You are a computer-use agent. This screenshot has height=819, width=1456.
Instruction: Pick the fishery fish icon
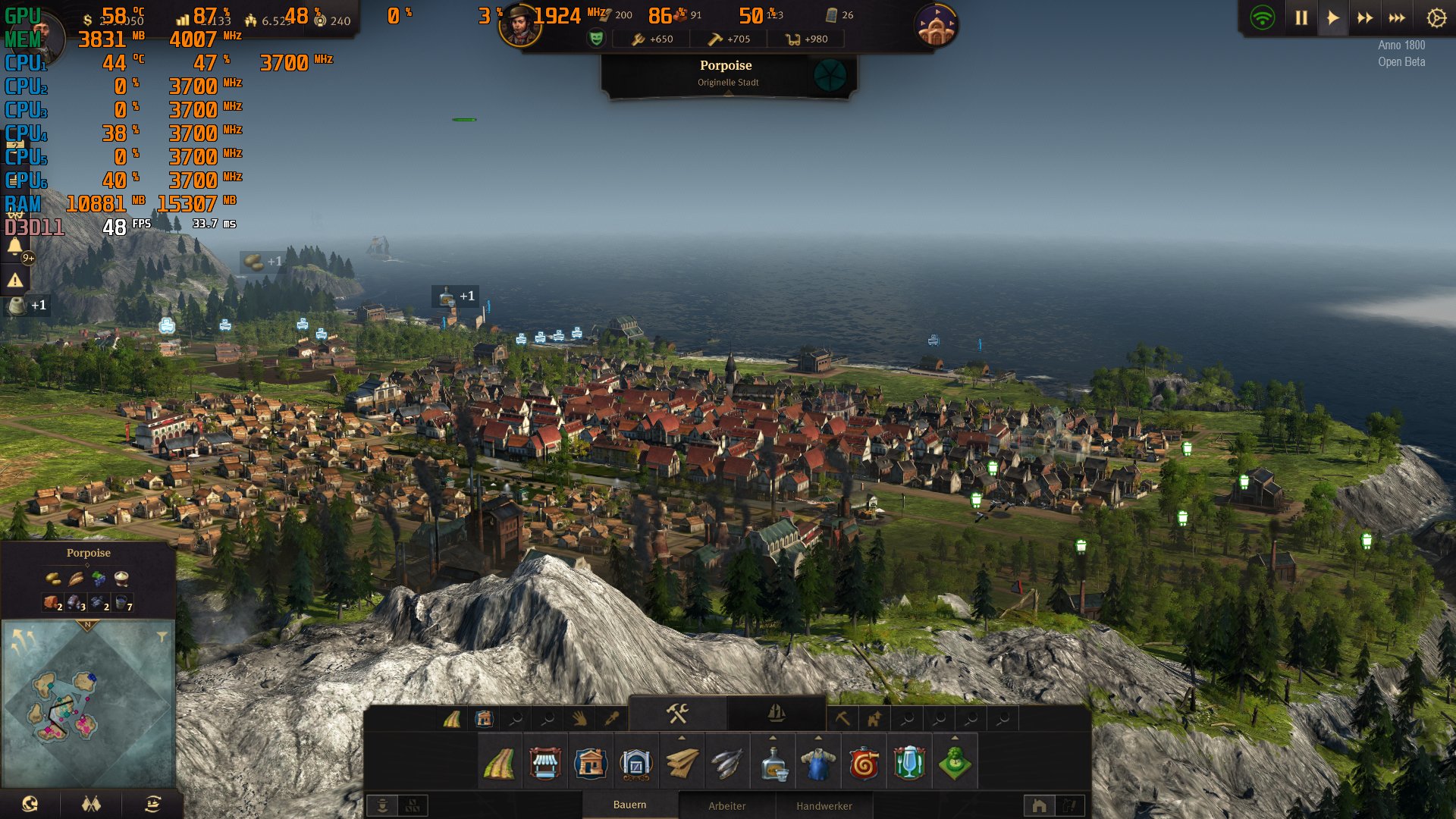[726, 764]
